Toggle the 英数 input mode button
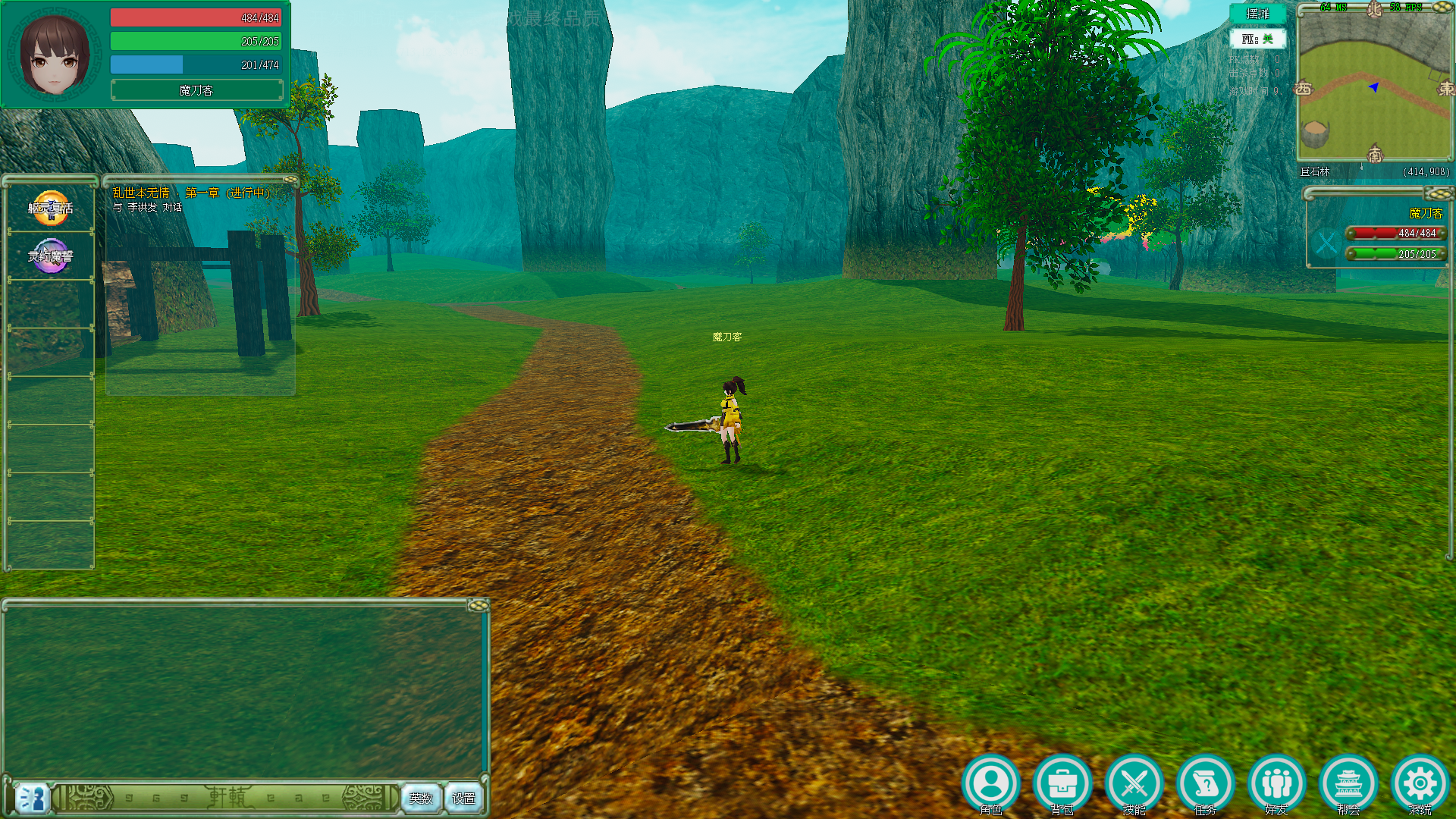 coord(421,798)
